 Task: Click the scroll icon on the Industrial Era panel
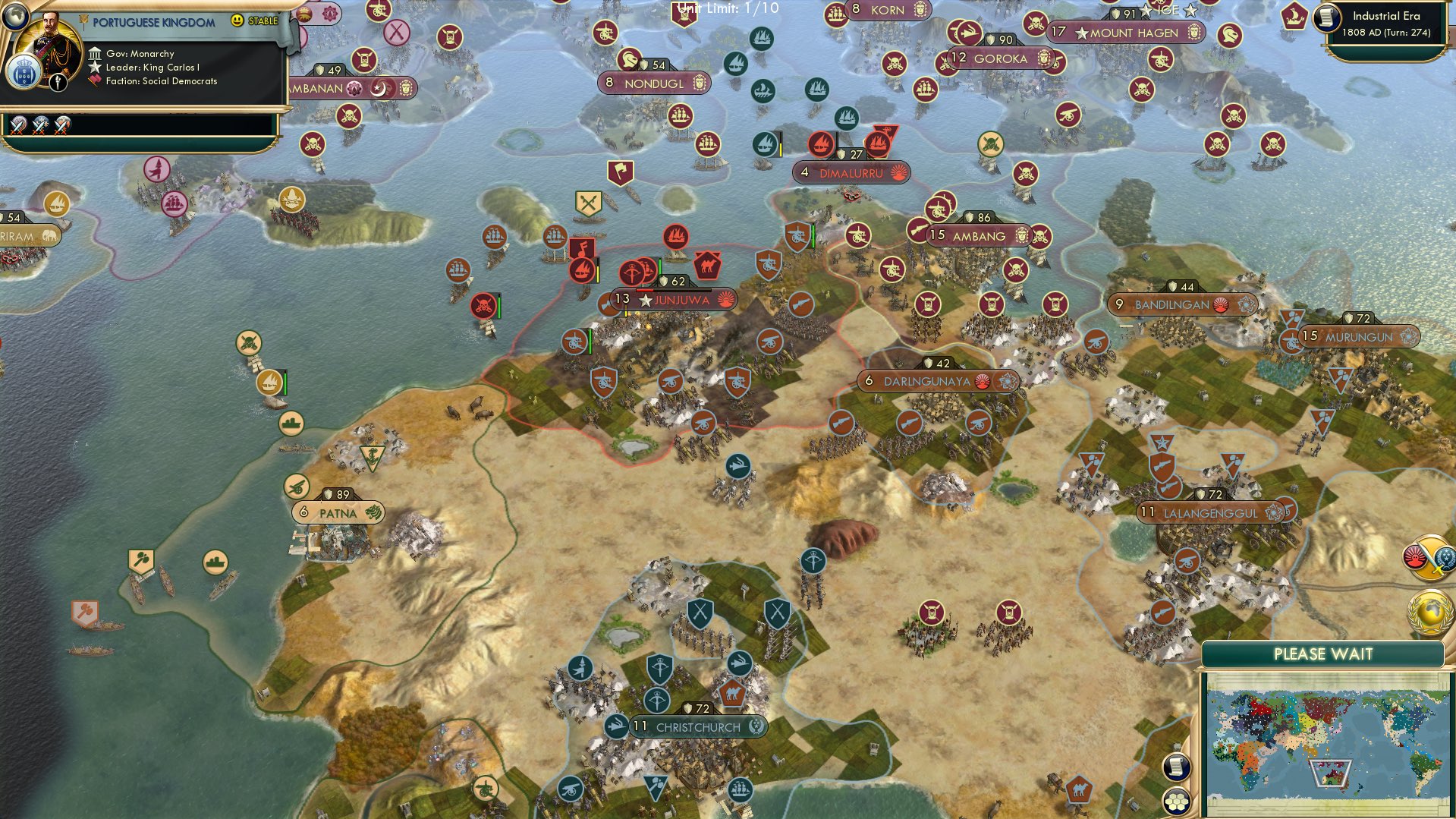(x=1325, y=17)
